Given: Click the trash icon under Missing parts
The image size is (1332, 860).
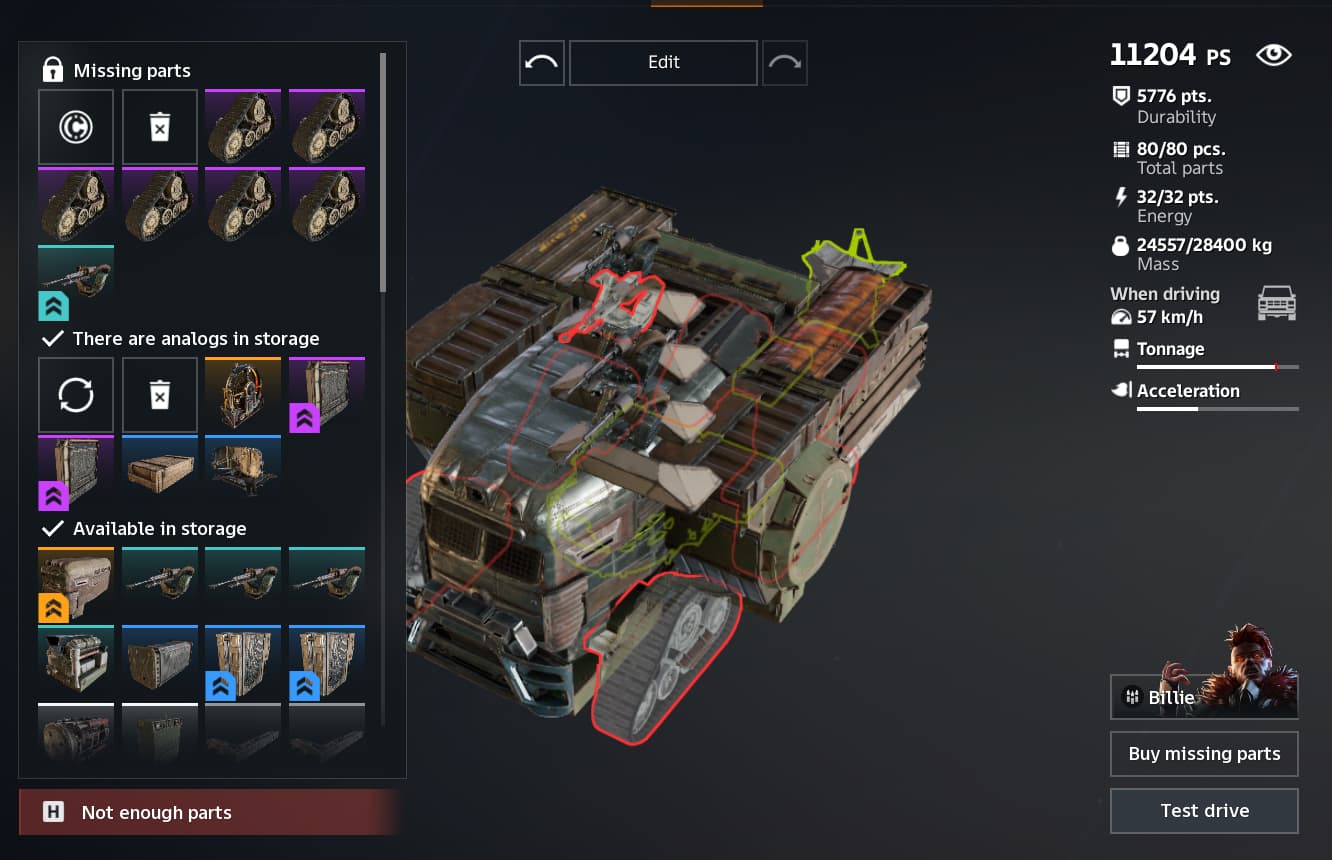Looking at the screenshot, I should tap(160, 127).
